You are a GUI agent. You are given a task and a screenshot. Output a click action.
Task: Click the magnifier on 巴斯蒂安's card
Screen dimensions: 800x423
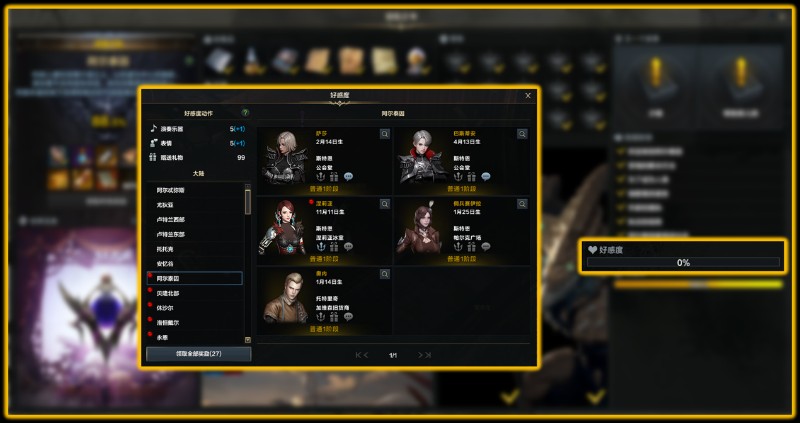522,134
